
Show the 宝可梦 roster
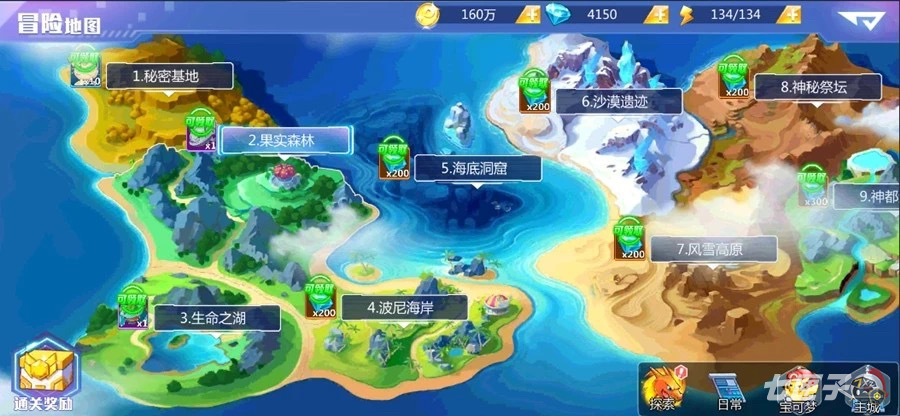(800, 387)
